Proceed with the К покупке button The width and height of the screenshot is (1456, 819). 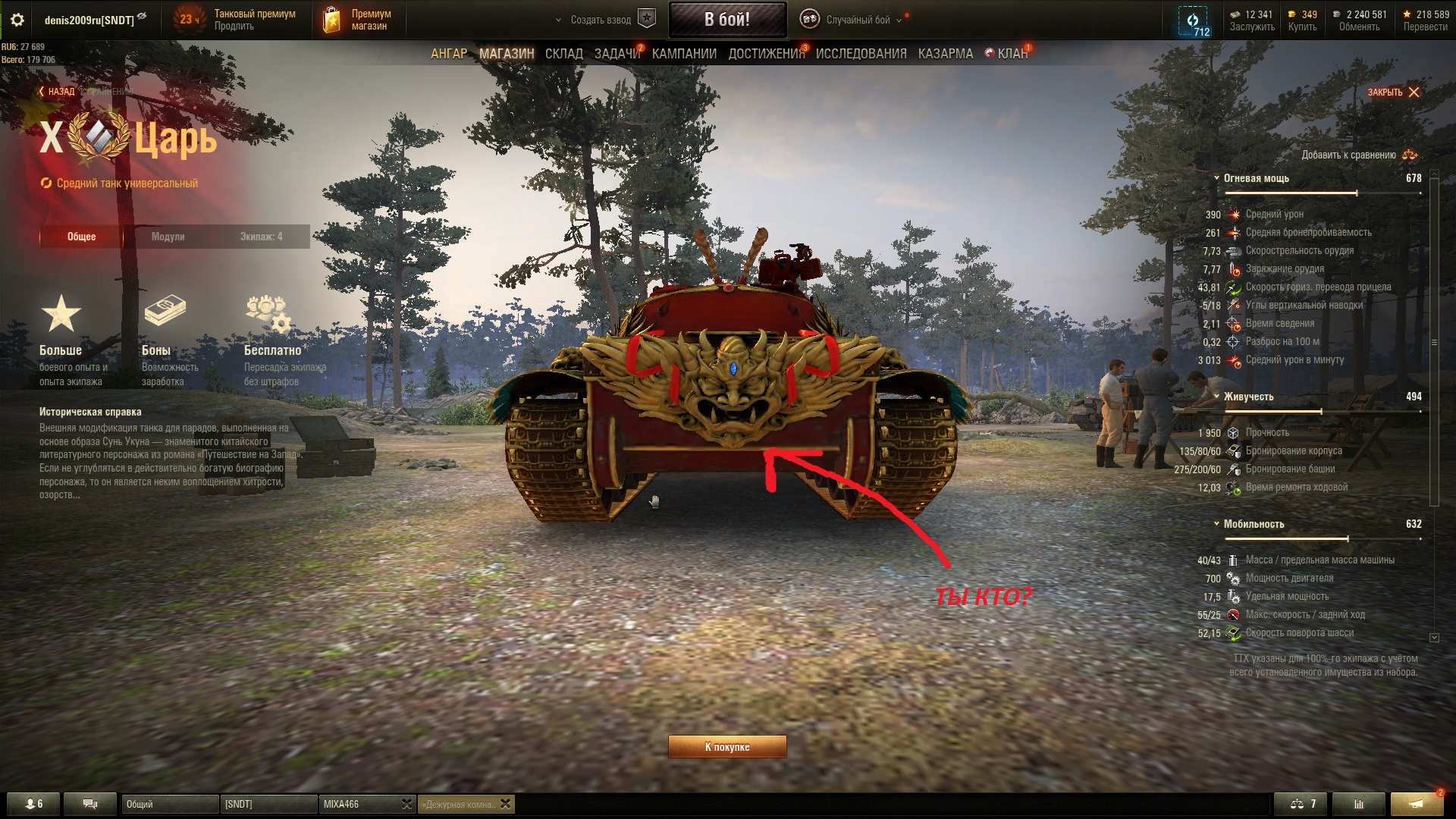(726, 747)
